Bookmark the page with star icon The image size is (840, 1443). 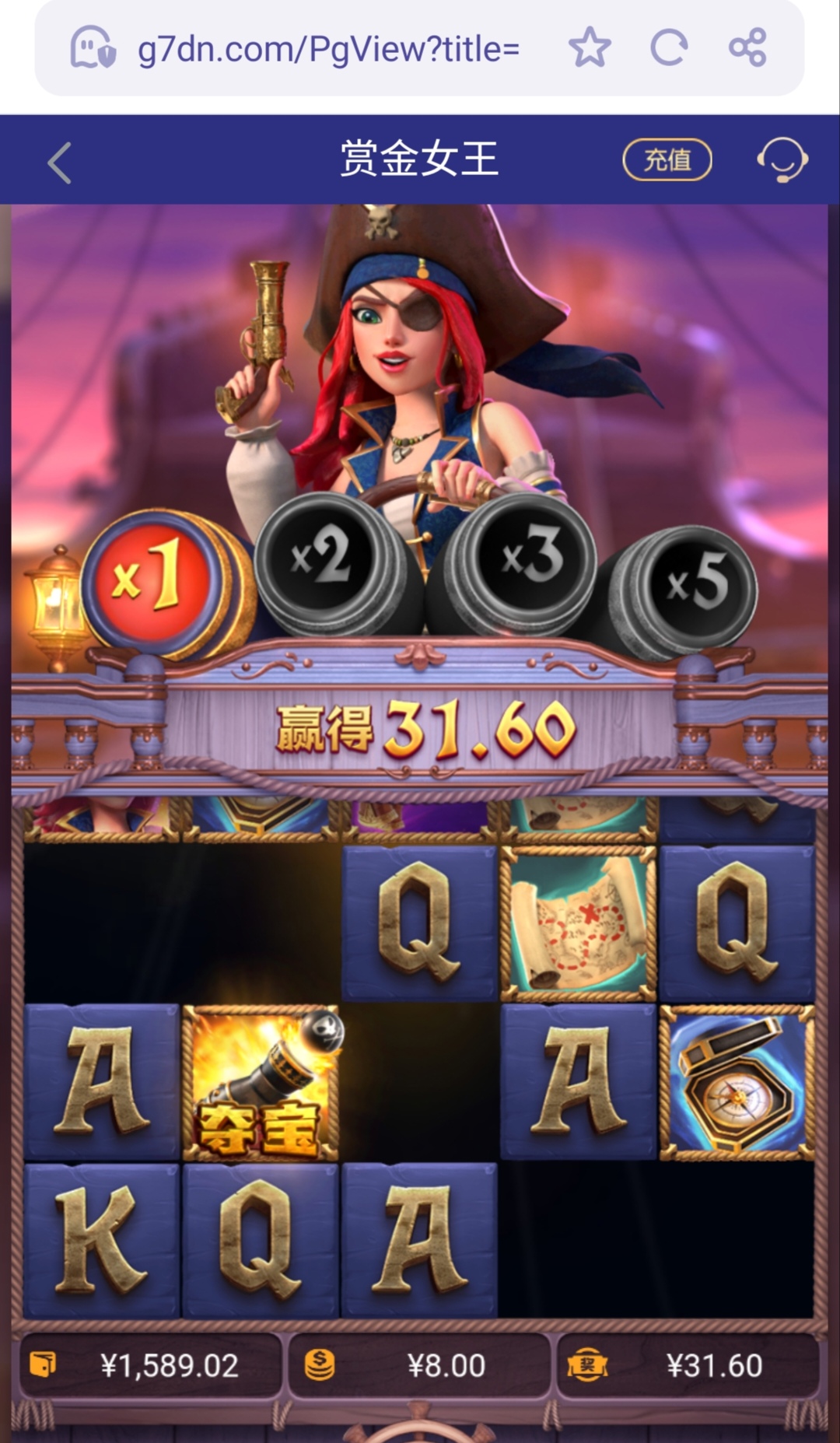pyautogui.click(x=590, y=48)
